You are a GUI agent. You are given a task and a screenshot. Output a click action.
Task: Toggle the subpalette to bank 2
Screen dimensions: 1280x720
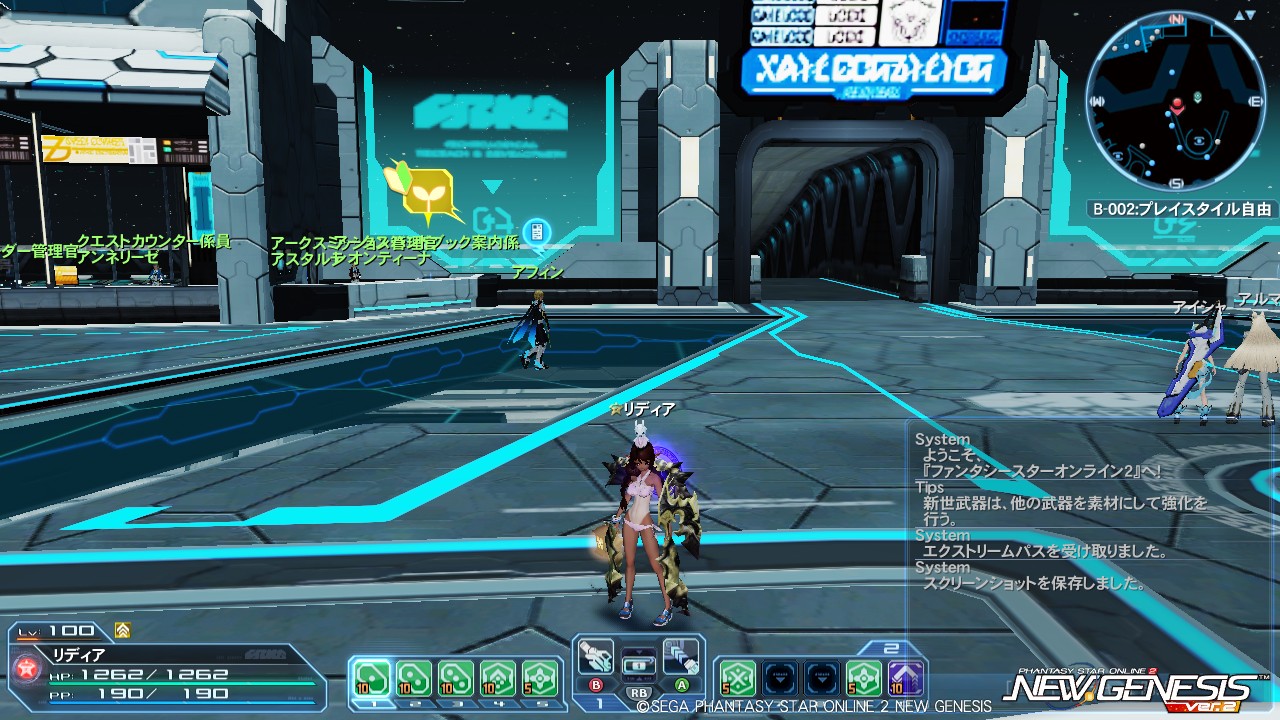click(890, 647)
